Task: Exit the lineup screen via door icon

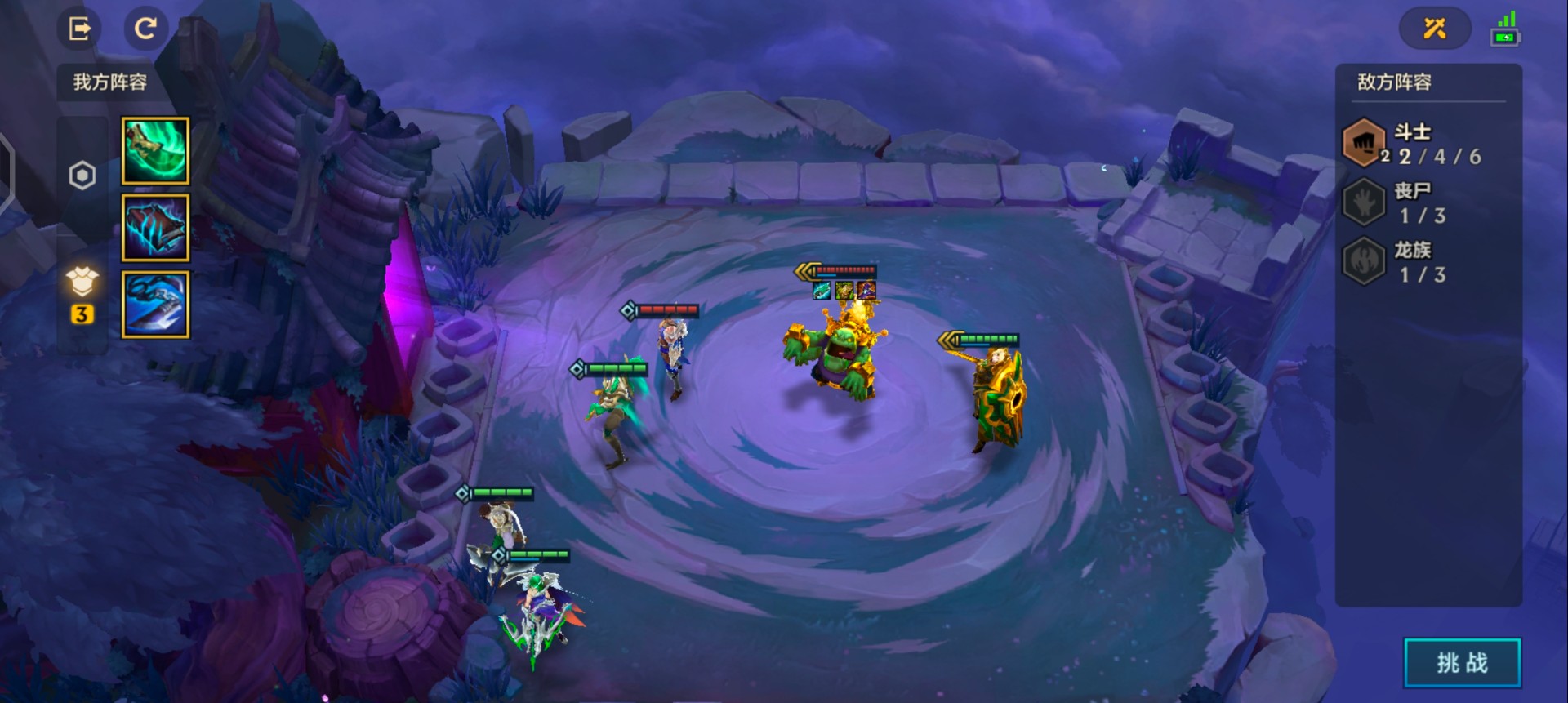Action: [79, 29]
